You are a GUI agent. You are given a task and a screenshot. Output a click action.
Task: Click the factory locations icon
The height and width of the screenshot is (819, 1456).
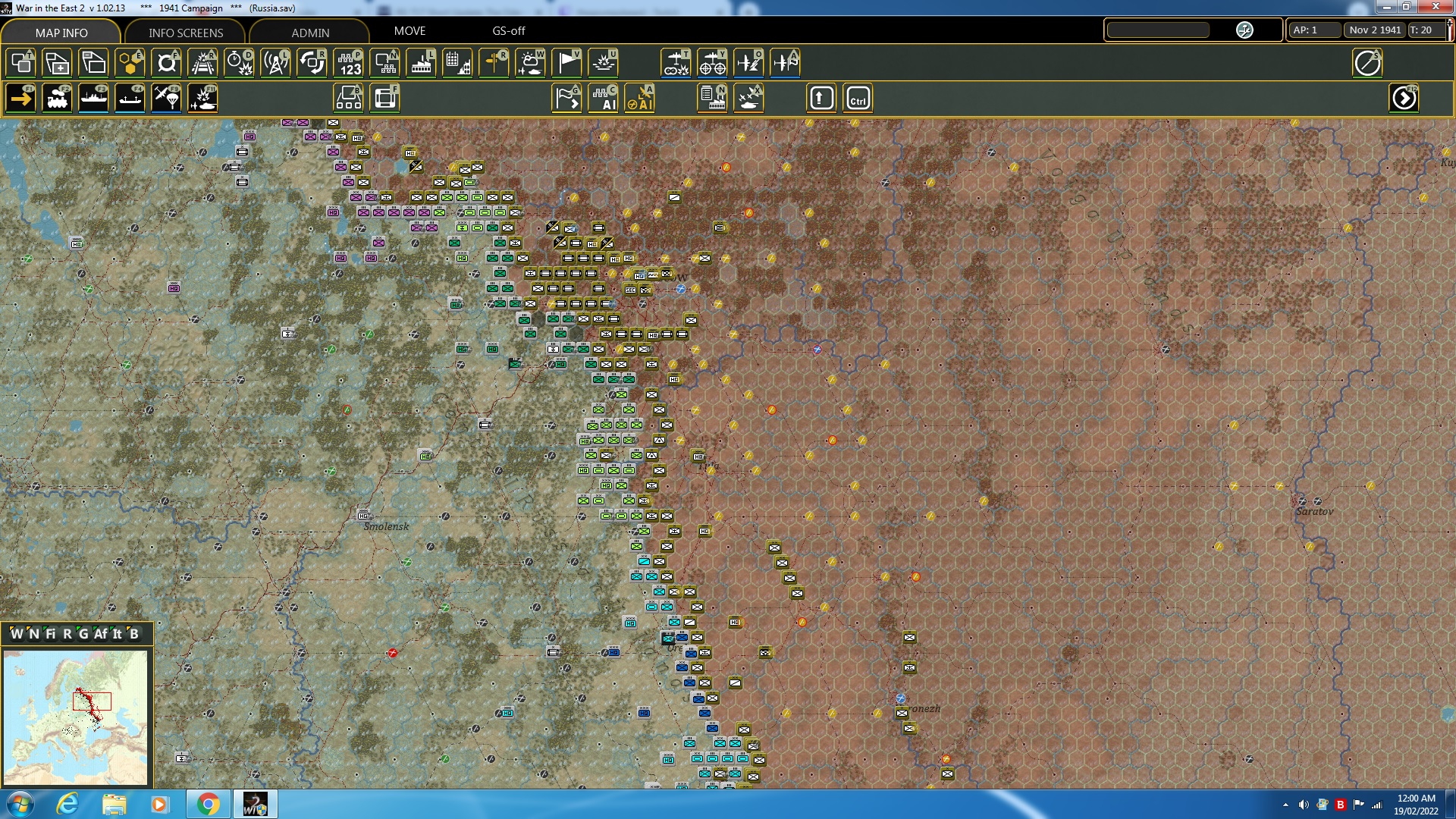421,63
